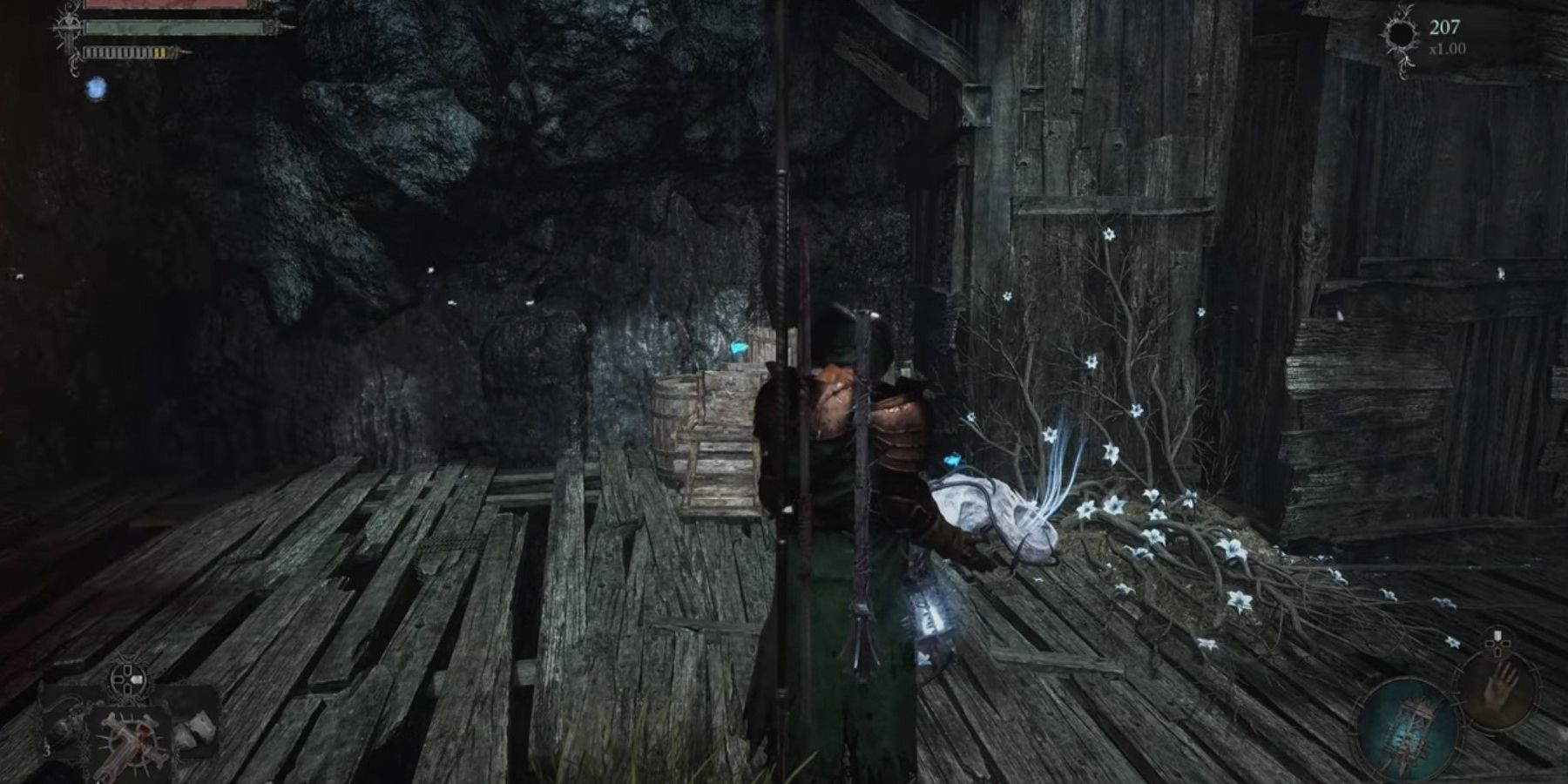Activate the glowing blue orb indicator below the status bars
The image size is (1568, 784).
click(x=96, y=87)
